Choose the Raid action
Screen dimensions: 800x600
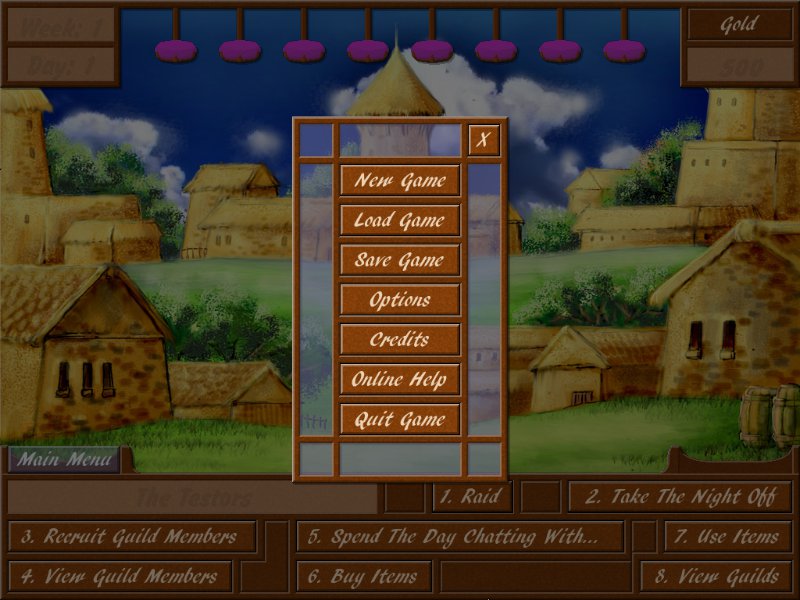pos(473,496)
